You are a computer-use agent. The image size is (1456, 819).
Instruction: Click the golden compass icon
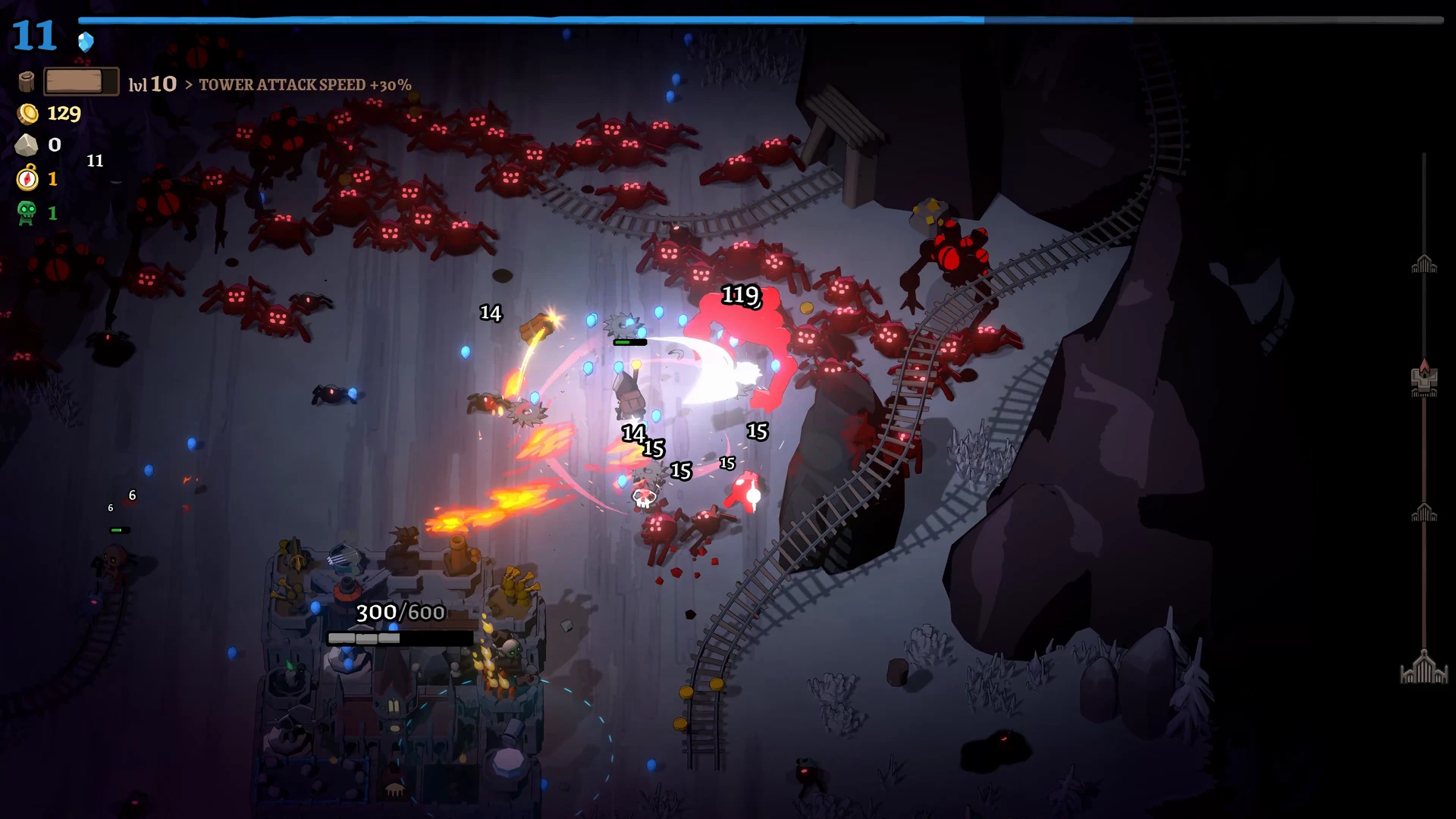[27, 179]
